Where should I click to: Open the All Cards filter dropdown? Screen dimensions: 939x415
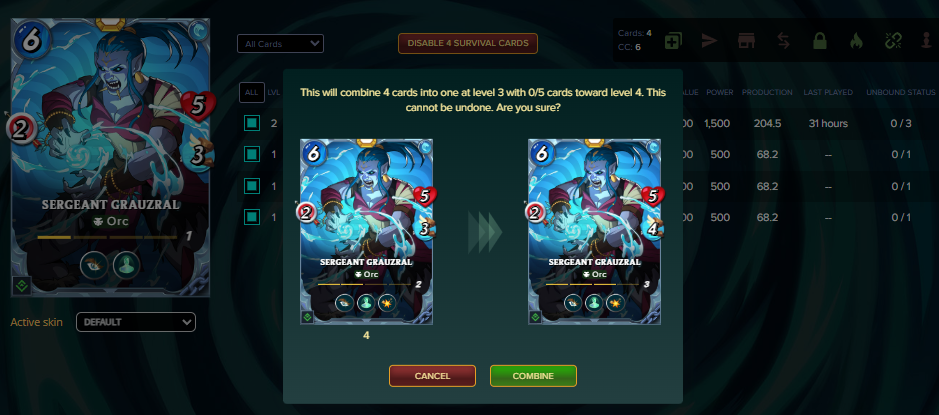coord(280,44)
